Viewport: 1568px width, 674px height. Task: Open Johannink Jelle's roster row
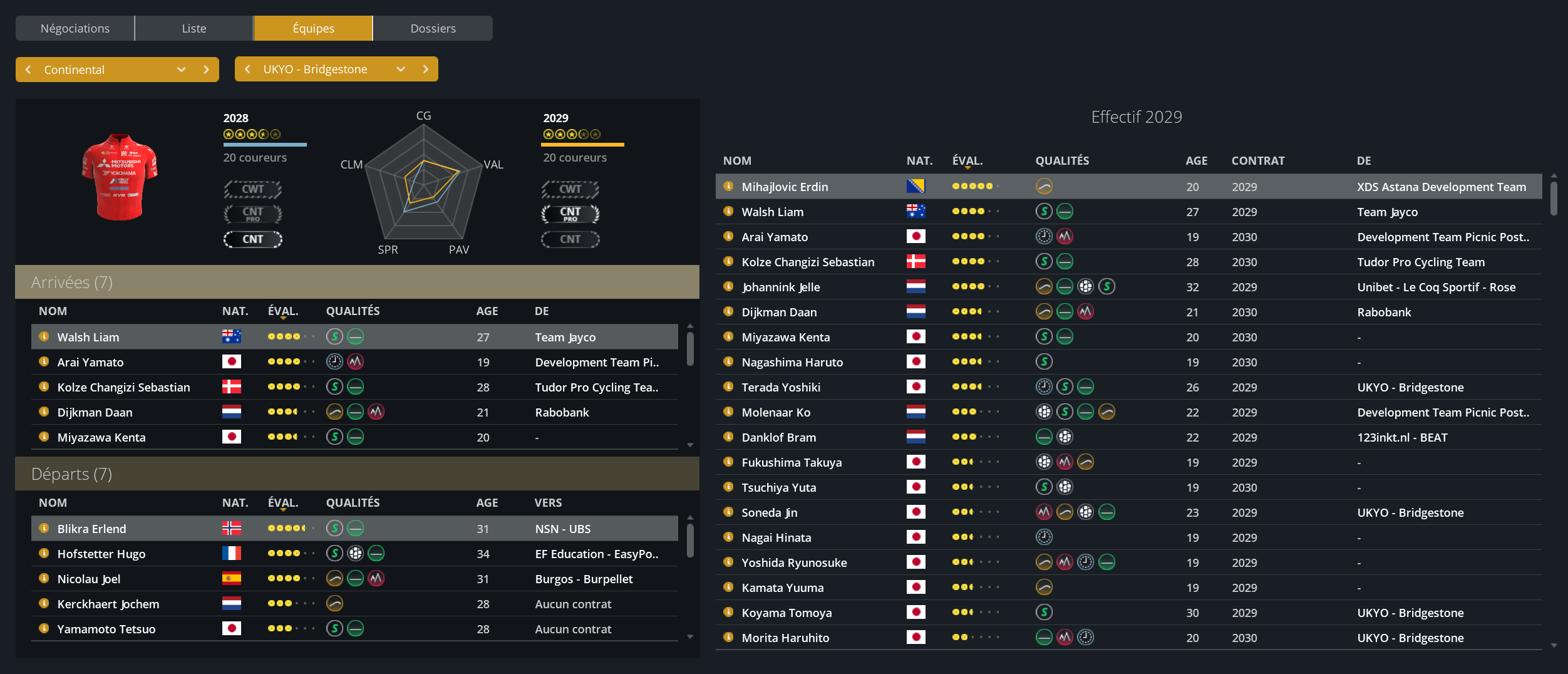click(x=781, y=287)
